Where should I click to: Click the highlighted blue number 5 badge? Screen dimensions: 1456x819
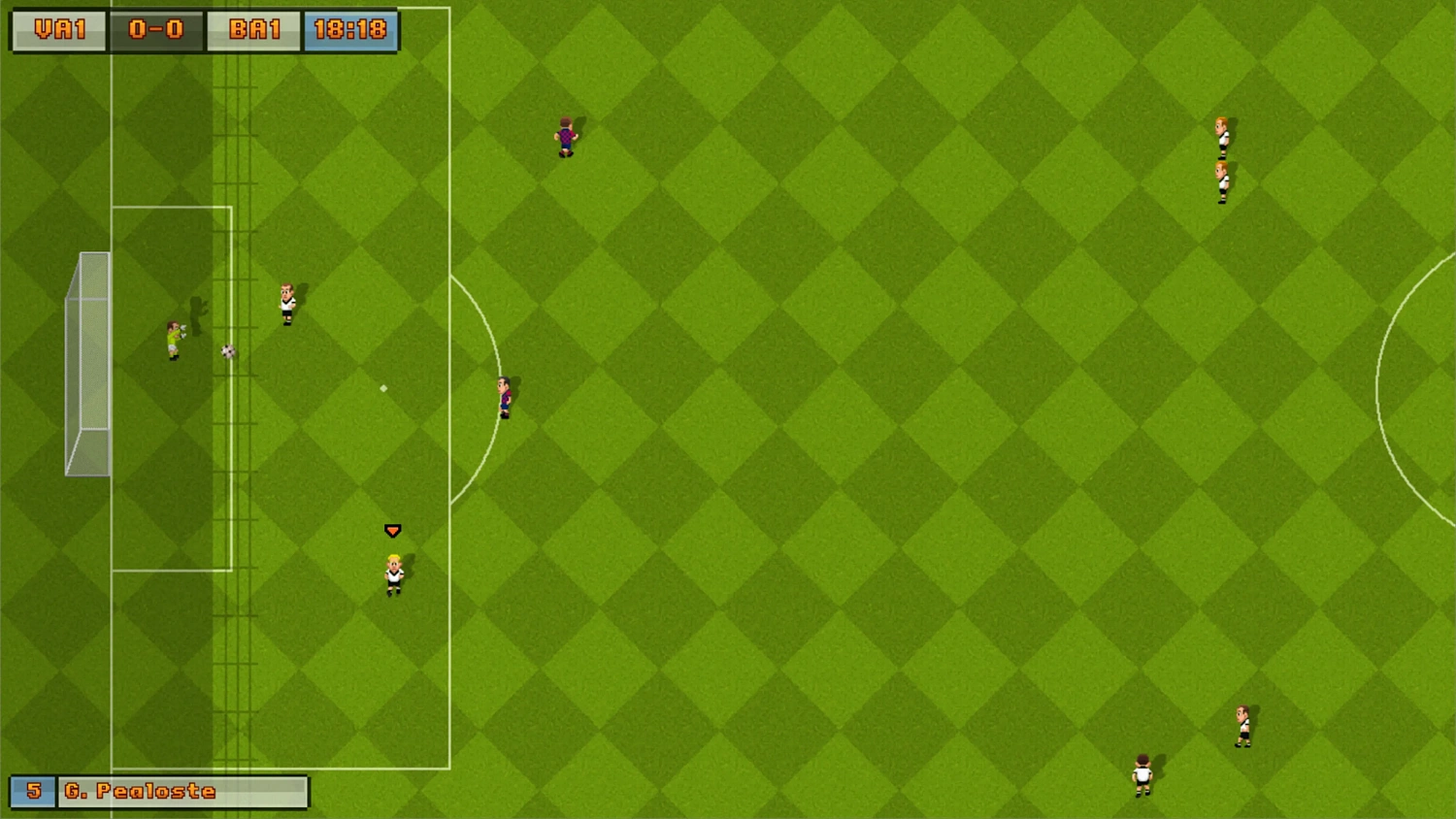click(x=32, y=792)
